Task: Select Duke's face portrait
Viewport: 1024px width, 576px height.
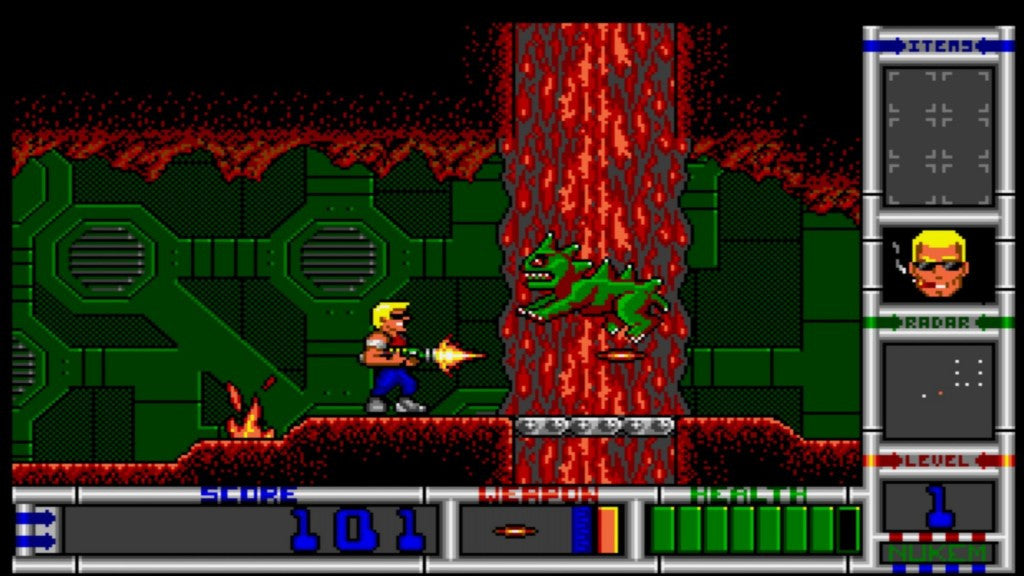Action: 938,265
